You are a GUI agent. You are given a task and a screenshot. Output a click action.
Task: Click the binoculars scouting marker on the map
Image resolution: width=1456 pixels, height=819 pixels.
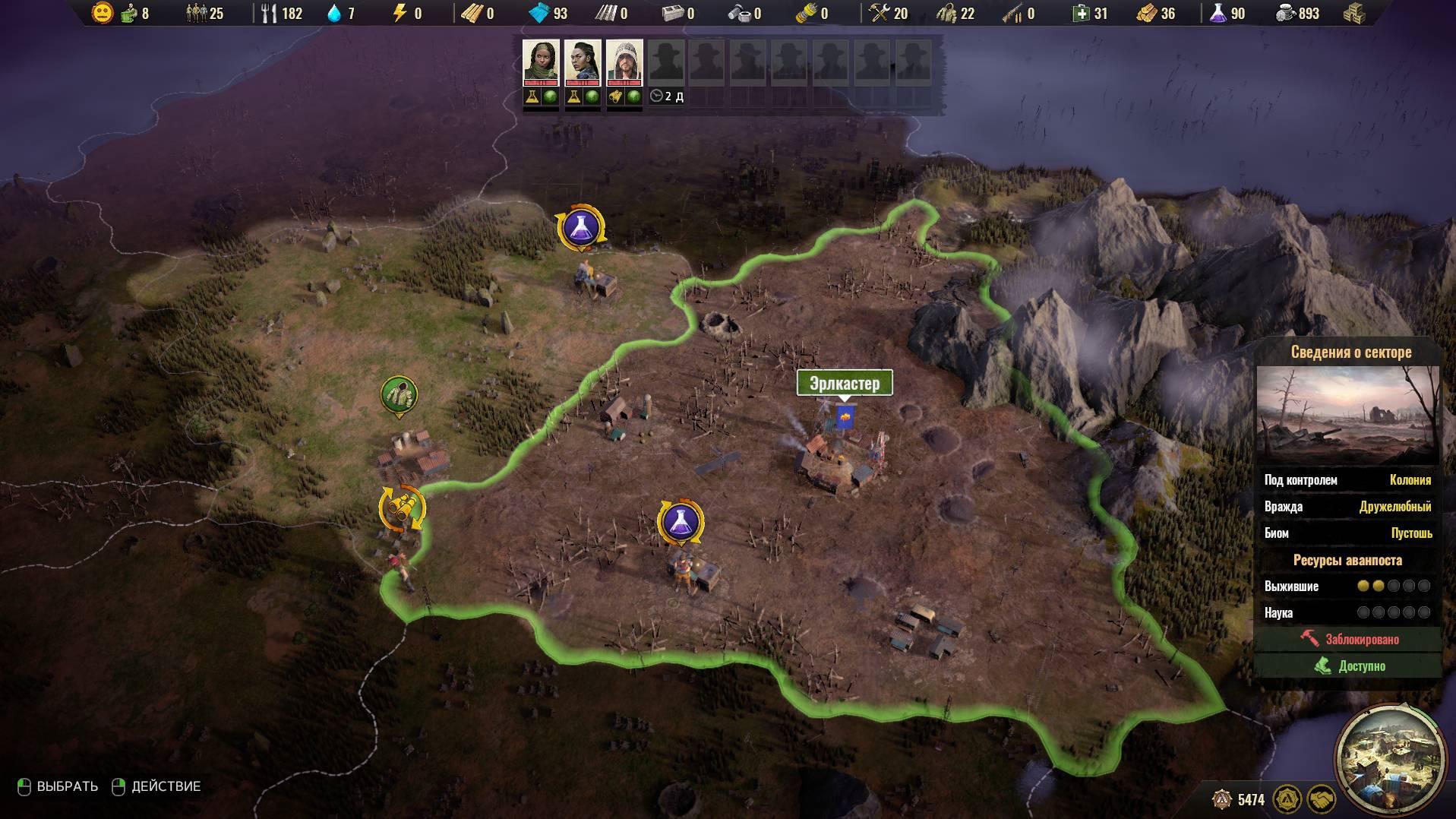click(x=402, y=508)
